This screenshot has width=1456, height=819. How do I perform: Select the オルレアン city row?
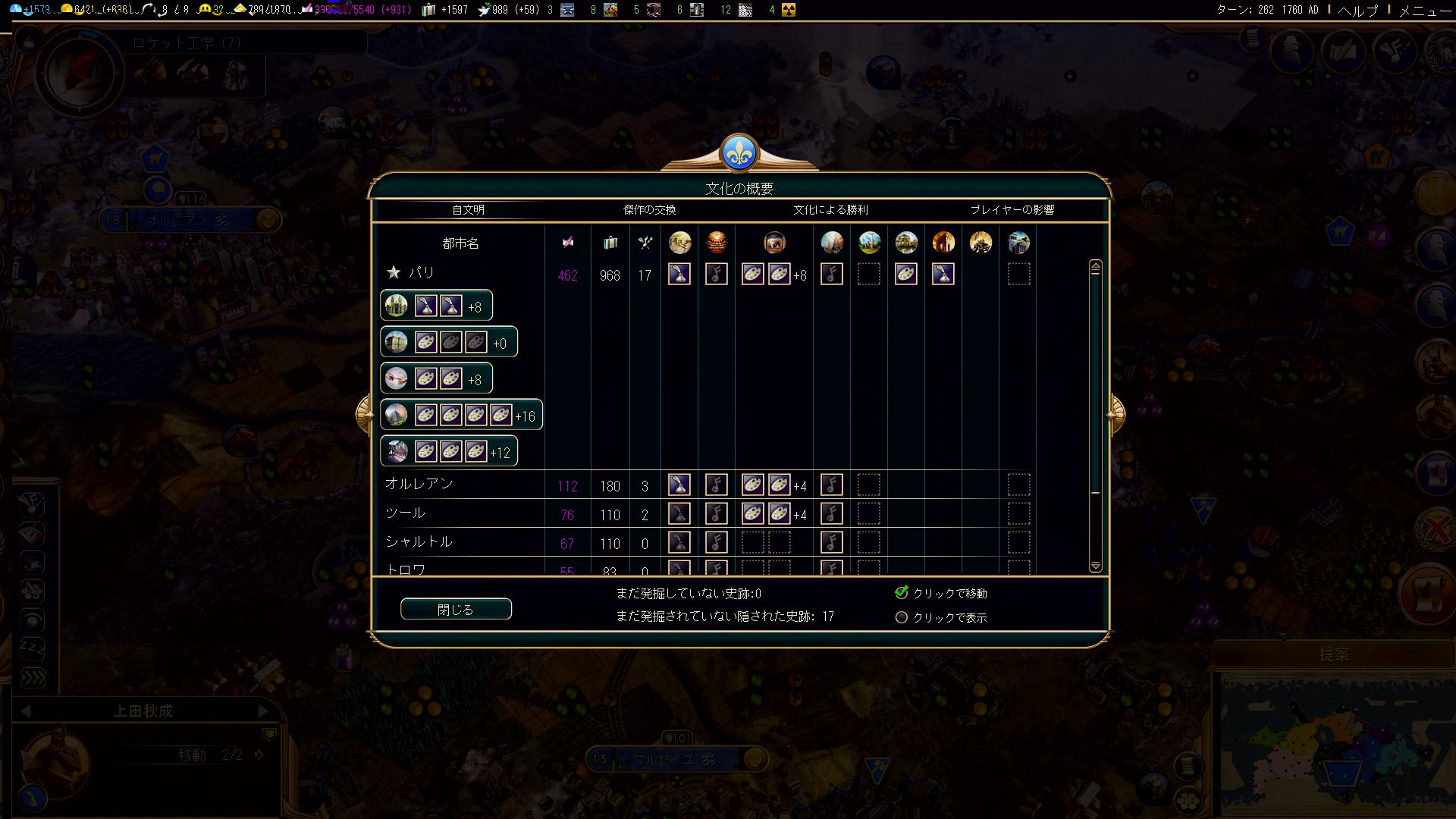click(419, 484)
